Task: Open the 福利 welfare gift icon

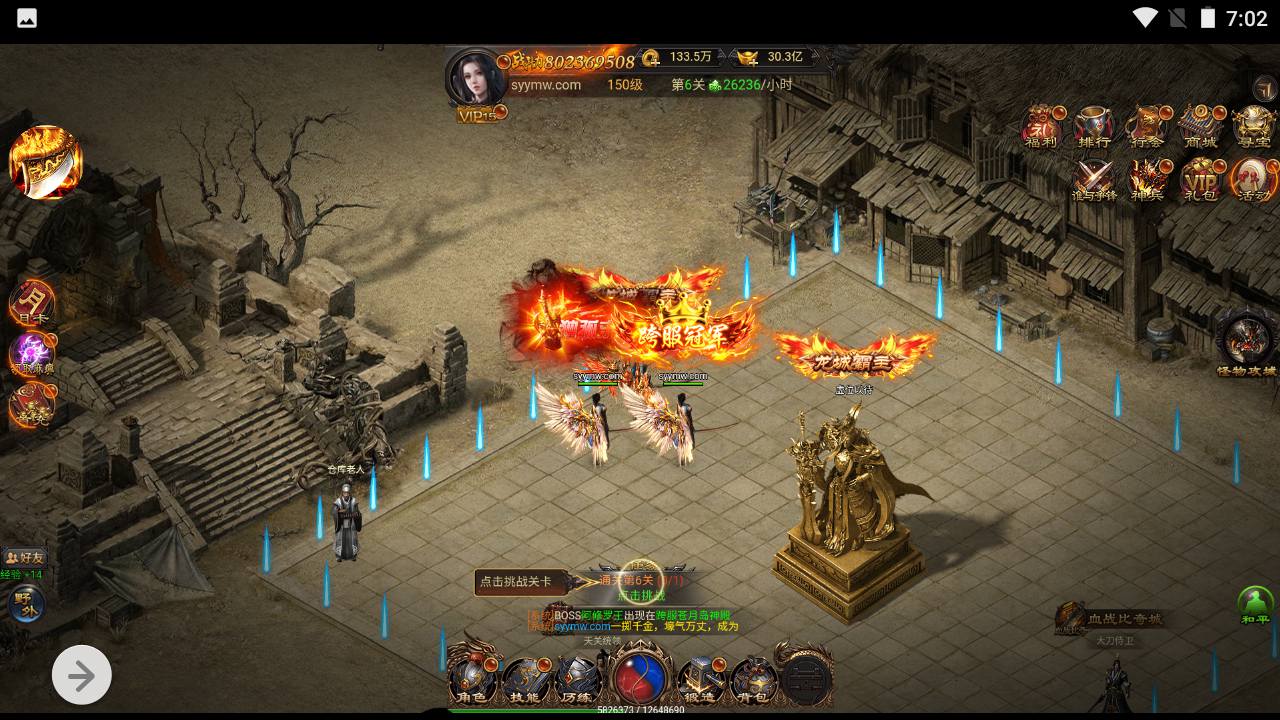Action: pos(1041,128)
